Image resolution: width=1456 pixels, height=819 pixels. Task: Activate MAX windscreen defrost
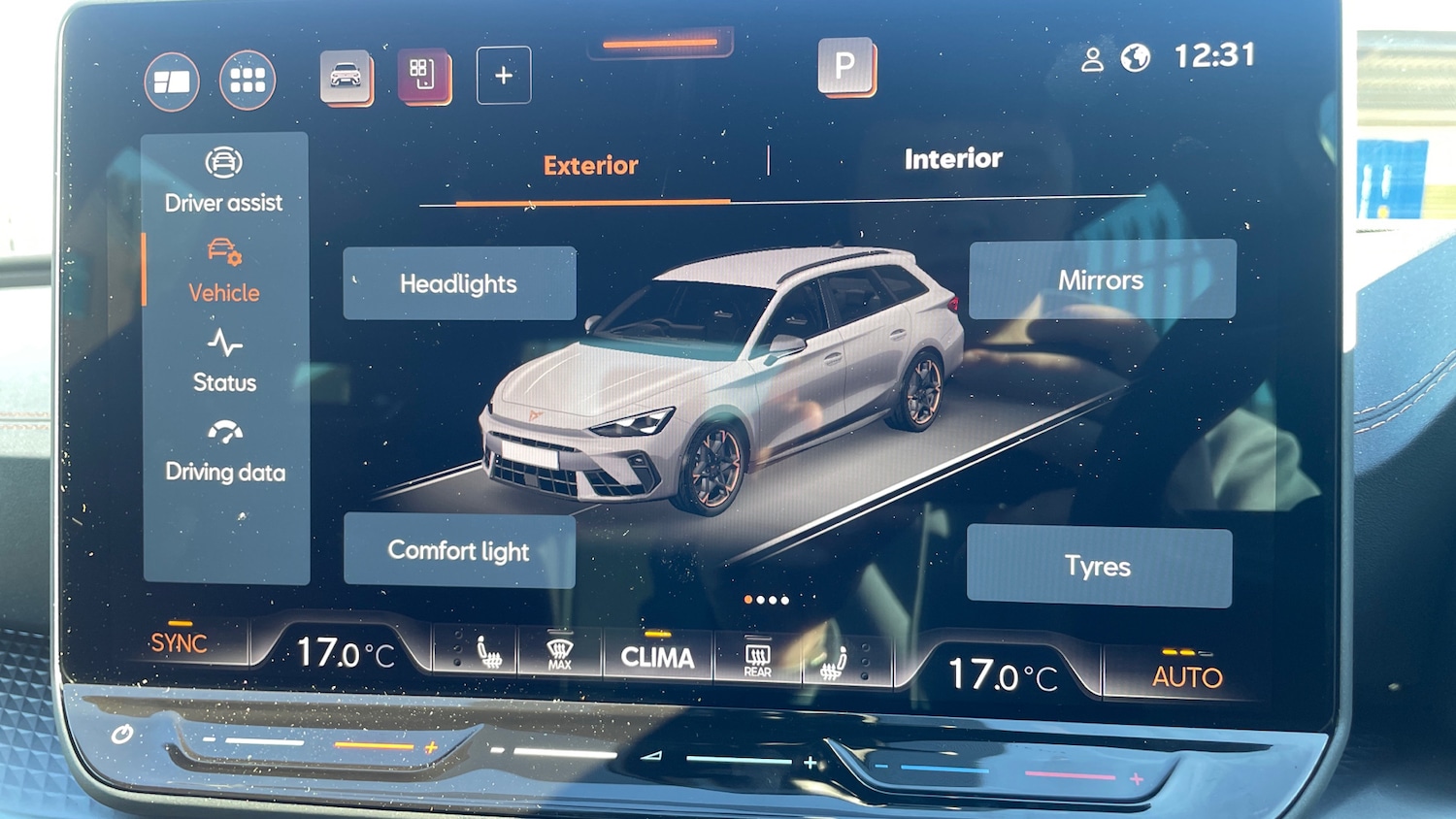coord(558,656)
